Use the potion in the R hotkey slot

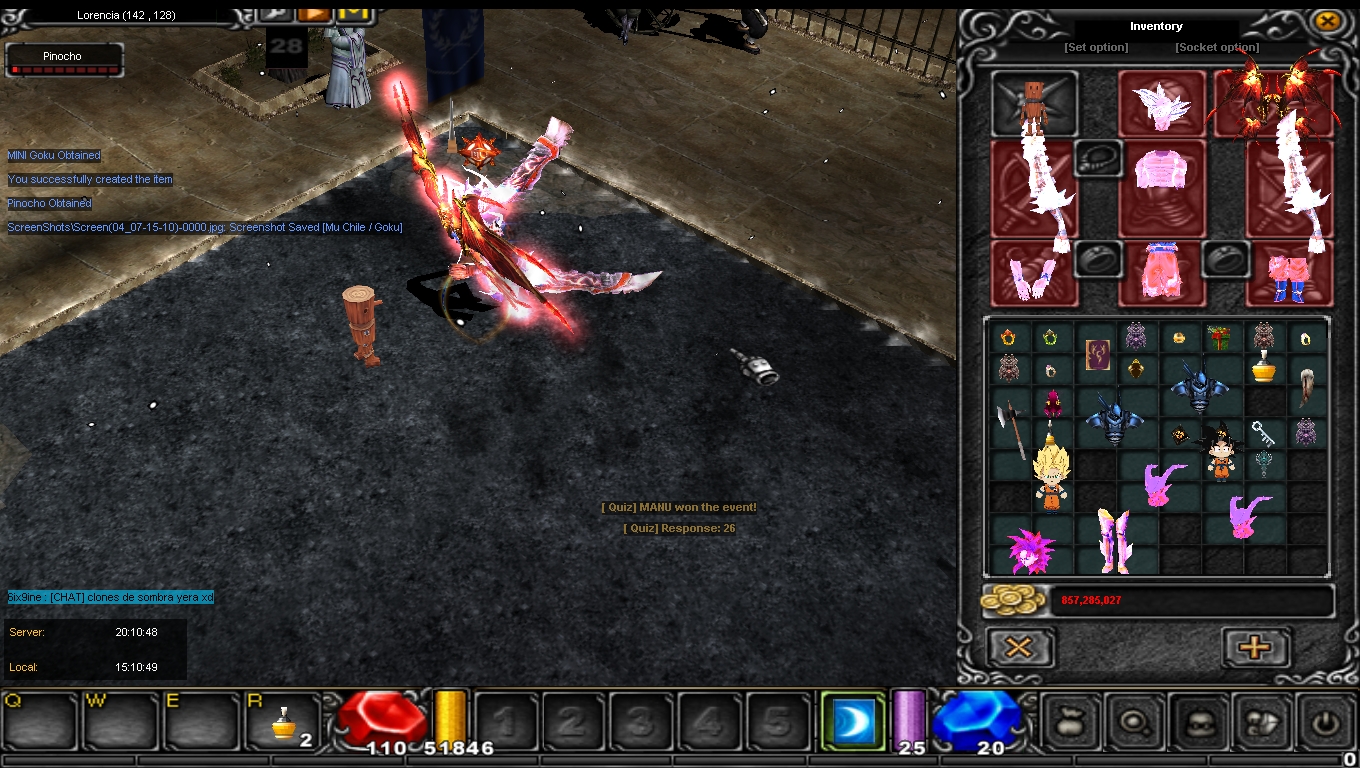[x=284, y=721]
